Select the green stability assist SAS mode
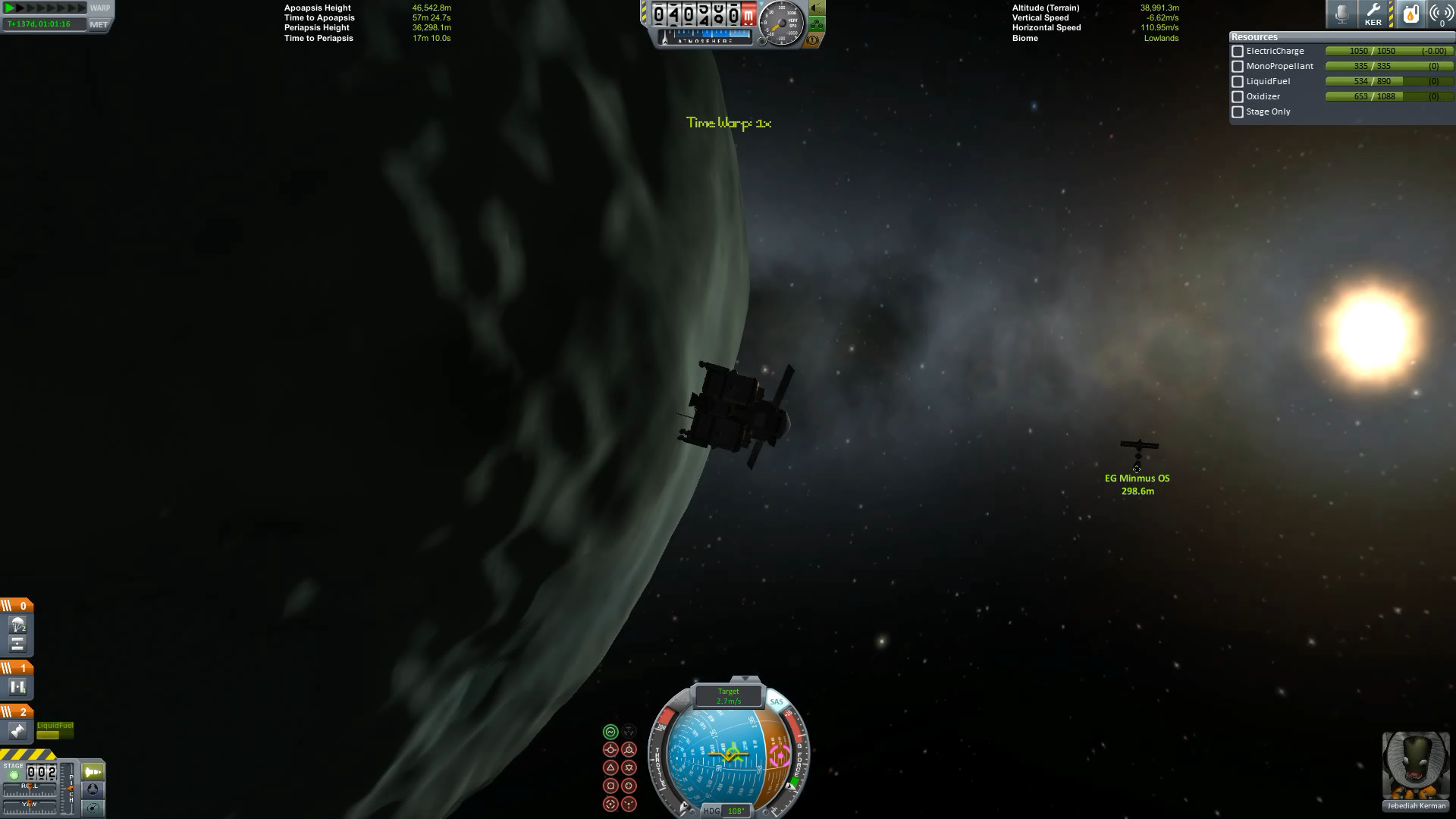The image size is (1456, 819). [x=610, y=732]
